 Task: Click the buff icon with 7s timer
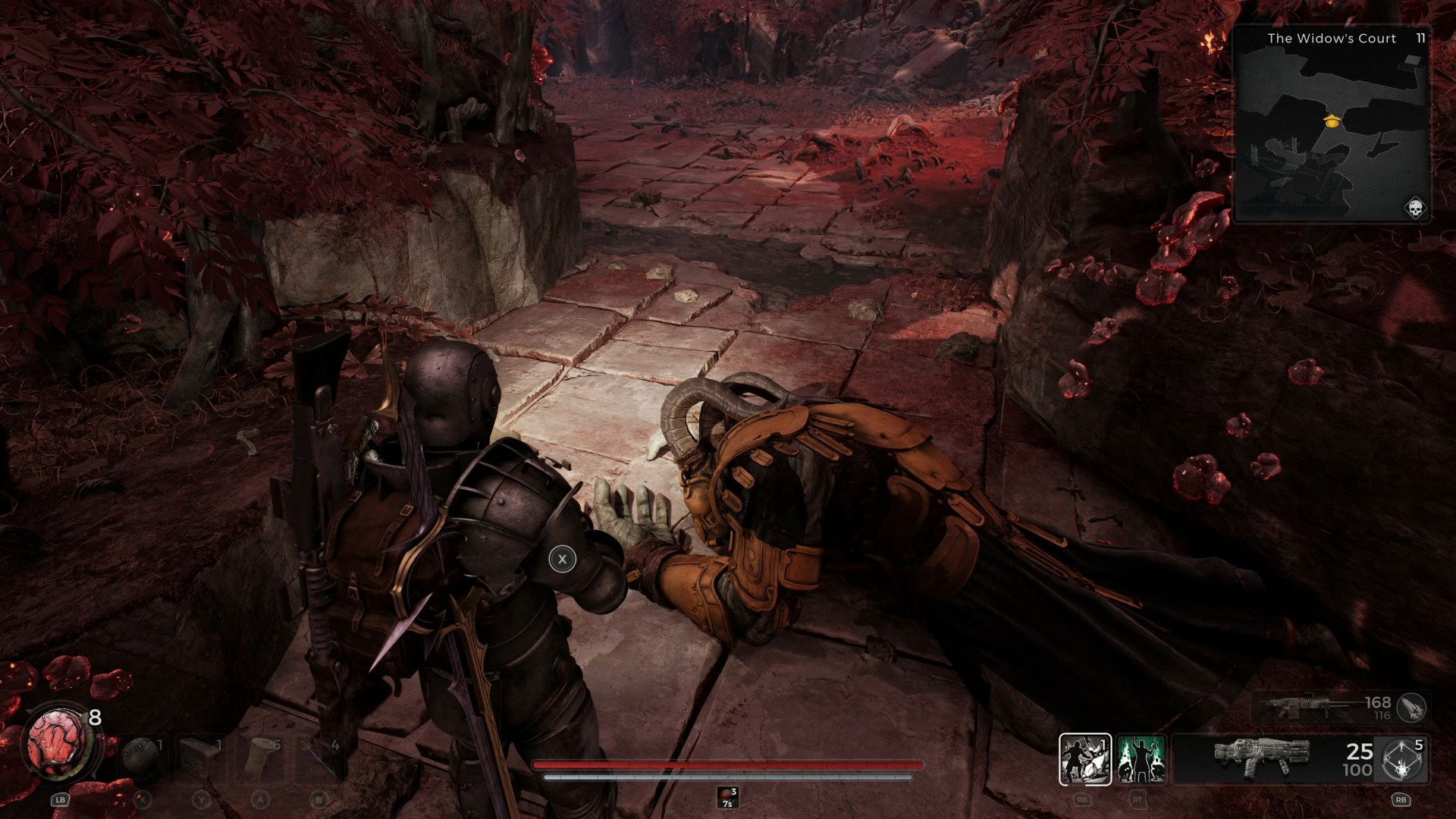727,797
